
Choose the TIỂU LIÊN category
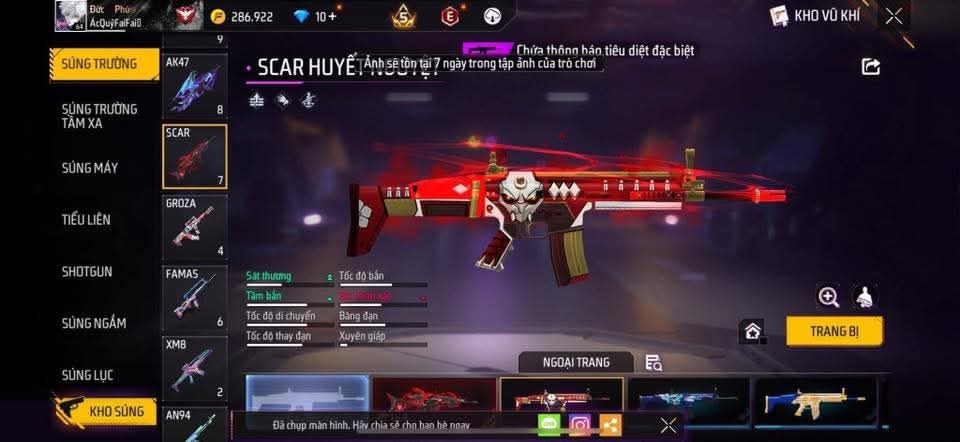pos(86,220)
